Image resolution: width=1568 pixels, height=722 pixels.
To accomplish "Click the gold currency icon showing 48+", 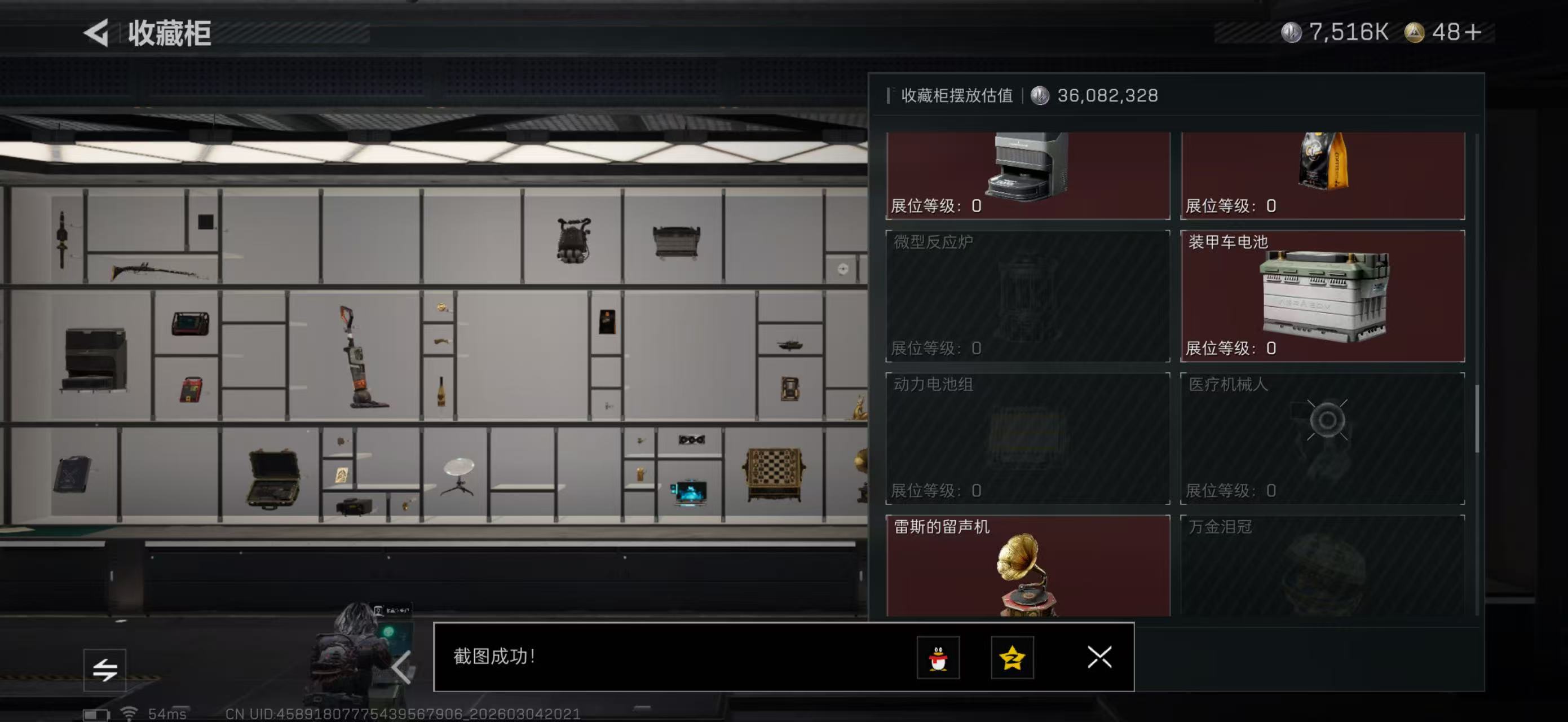I will (x=1416, y=33).
